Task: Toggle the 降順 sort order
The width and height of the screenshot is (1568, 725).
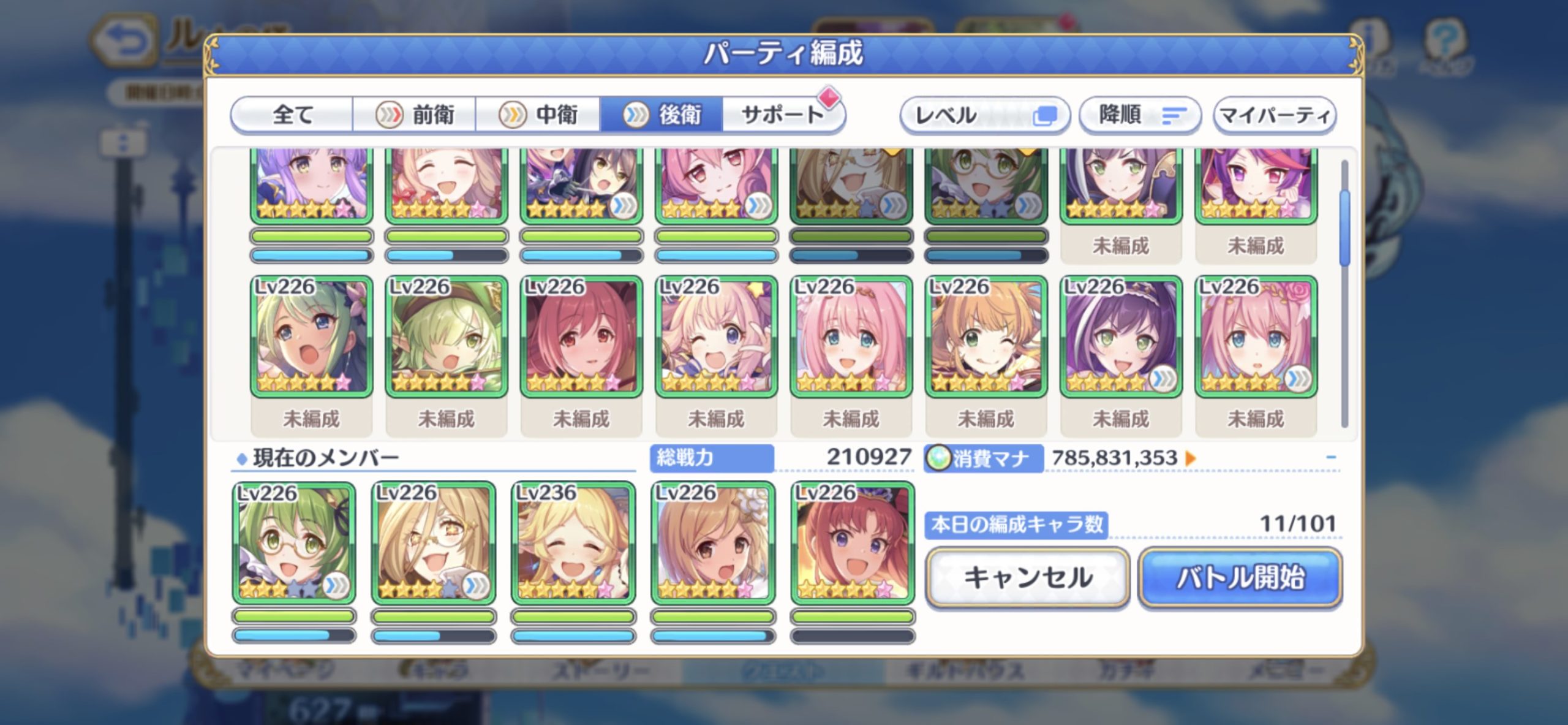Action: [x=1139, y=115]
